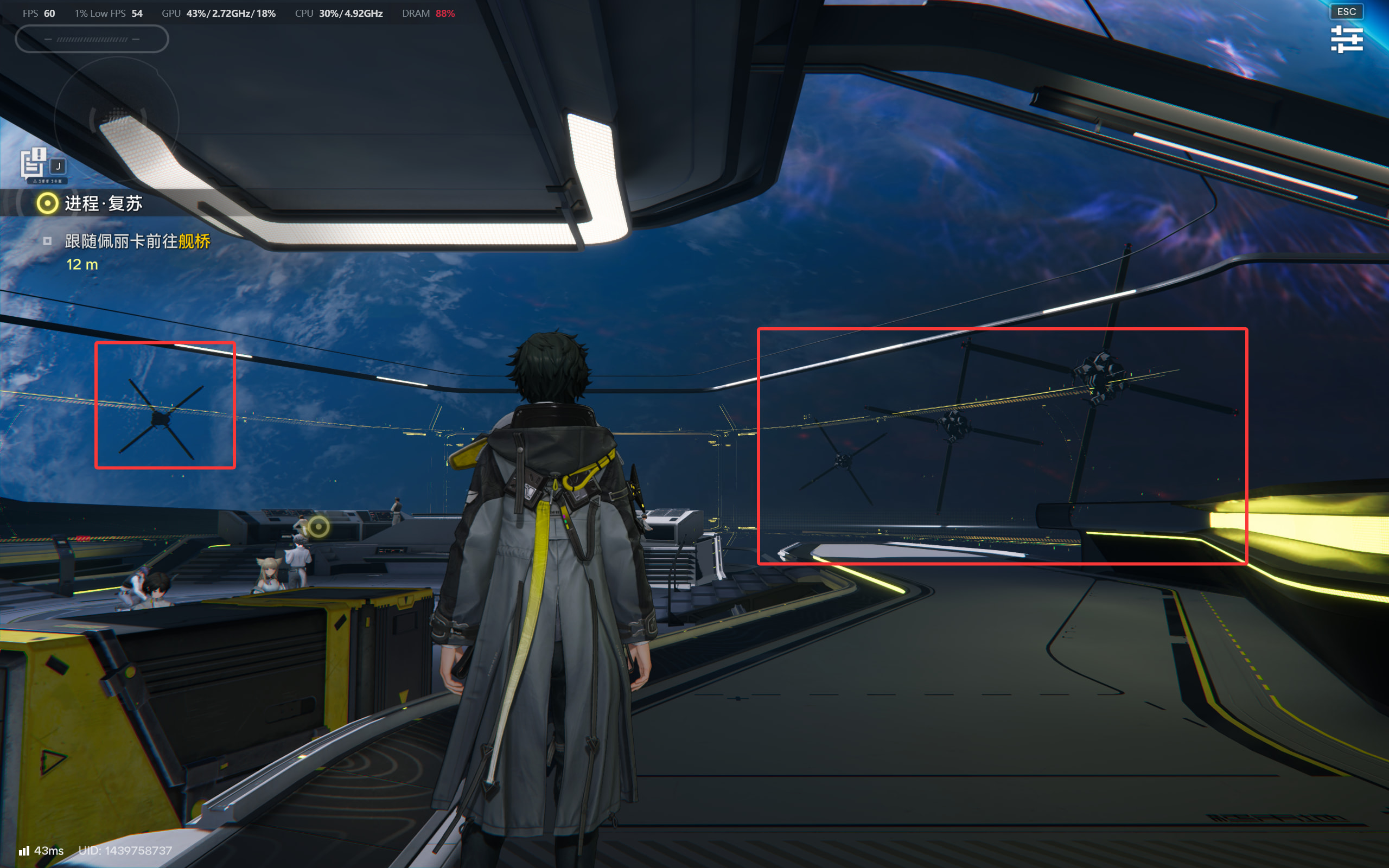Select the tracked quest title 进程·复苏
Viewport: 1389px width, 868px height.
click(x=103, y=203)
